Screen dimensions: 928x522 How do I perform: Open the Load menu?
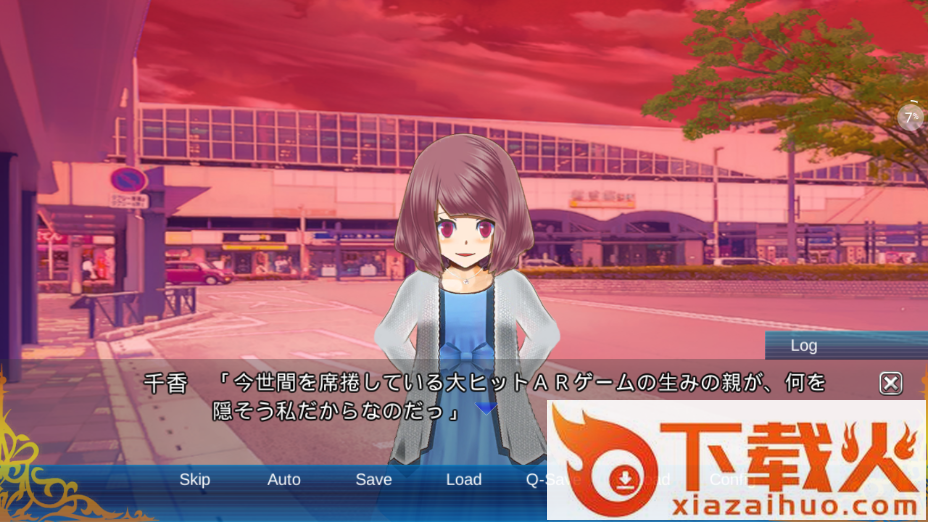click(464, 480)
